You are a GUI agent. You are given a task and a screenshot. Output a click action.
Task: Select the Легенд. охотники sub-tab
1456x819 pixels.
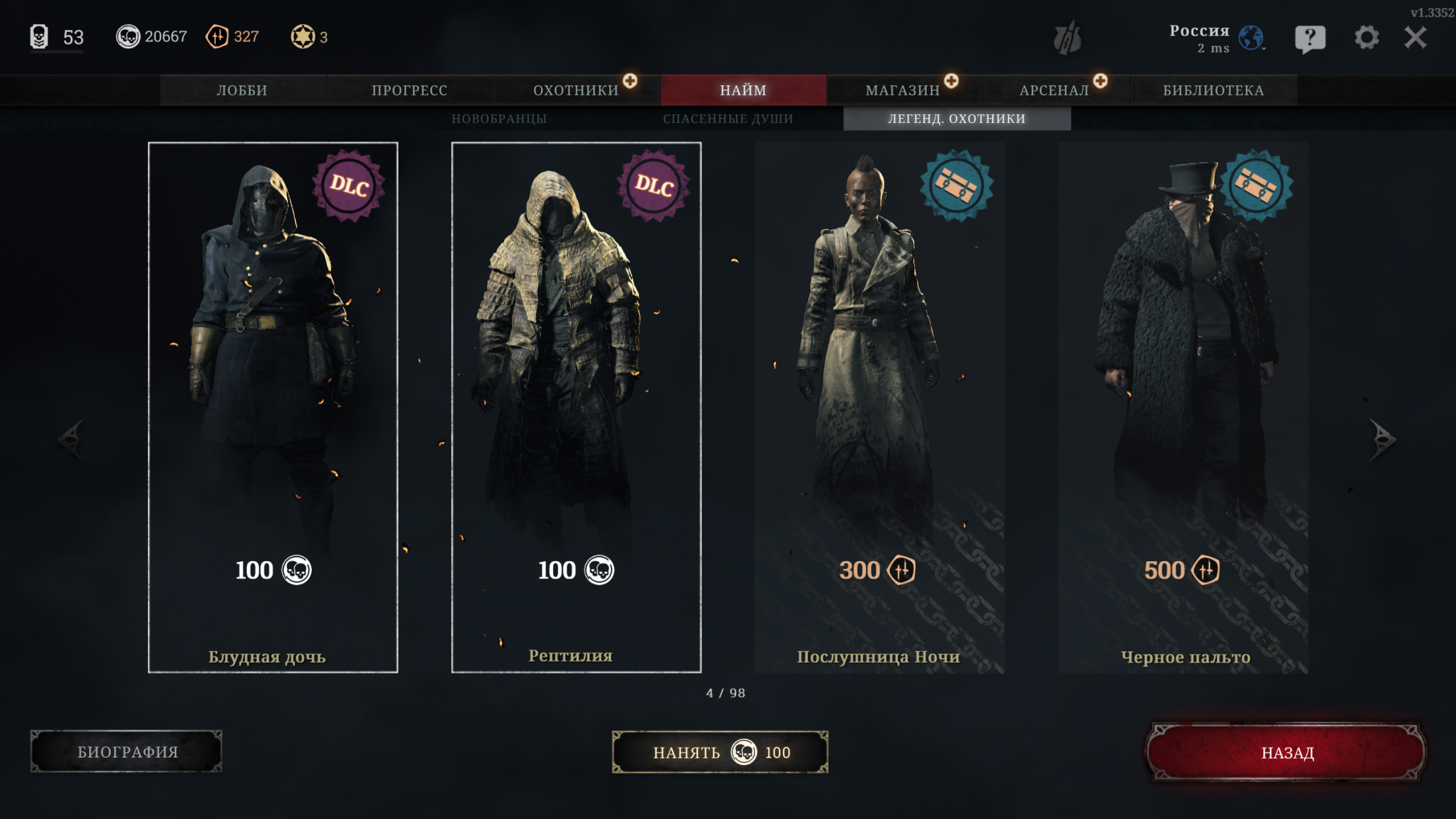957,119
